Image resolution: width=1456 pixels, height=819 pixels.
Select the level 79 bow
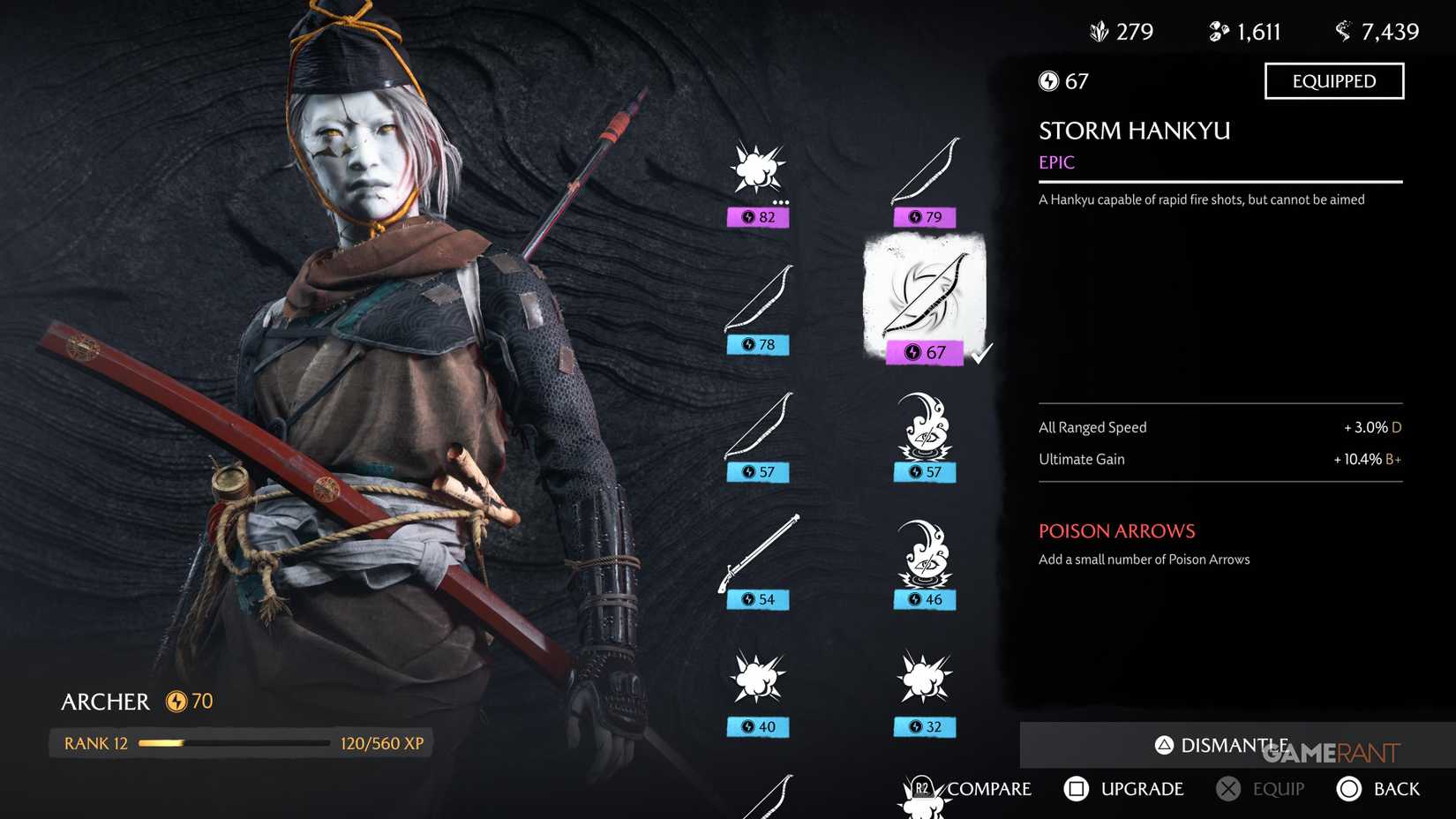pyautogui.click(x=923, y=172)
